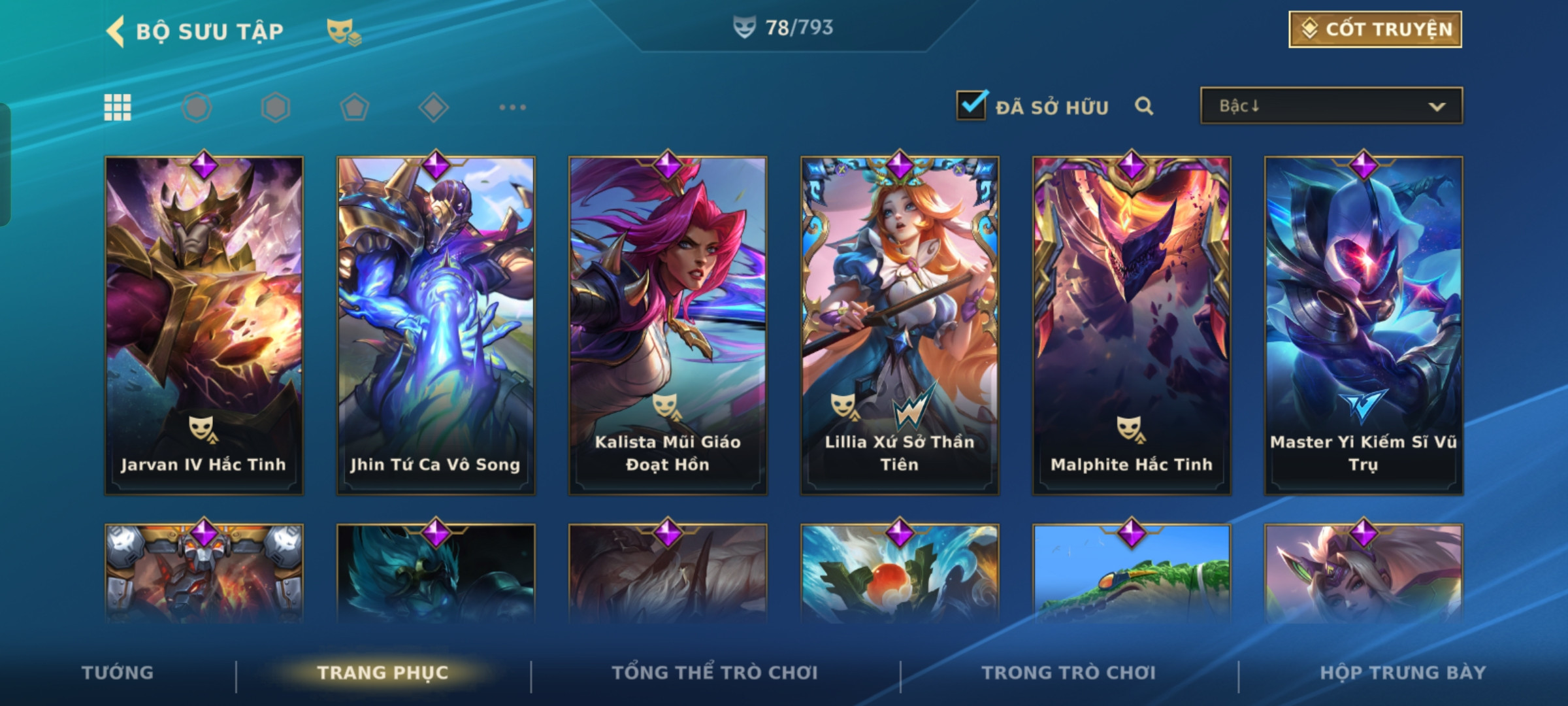Select the Jarvan IV Hắc Tinh skin
Image resolution: width=1568 pixels, height=706 pixels.
click(x=204, y=325)
